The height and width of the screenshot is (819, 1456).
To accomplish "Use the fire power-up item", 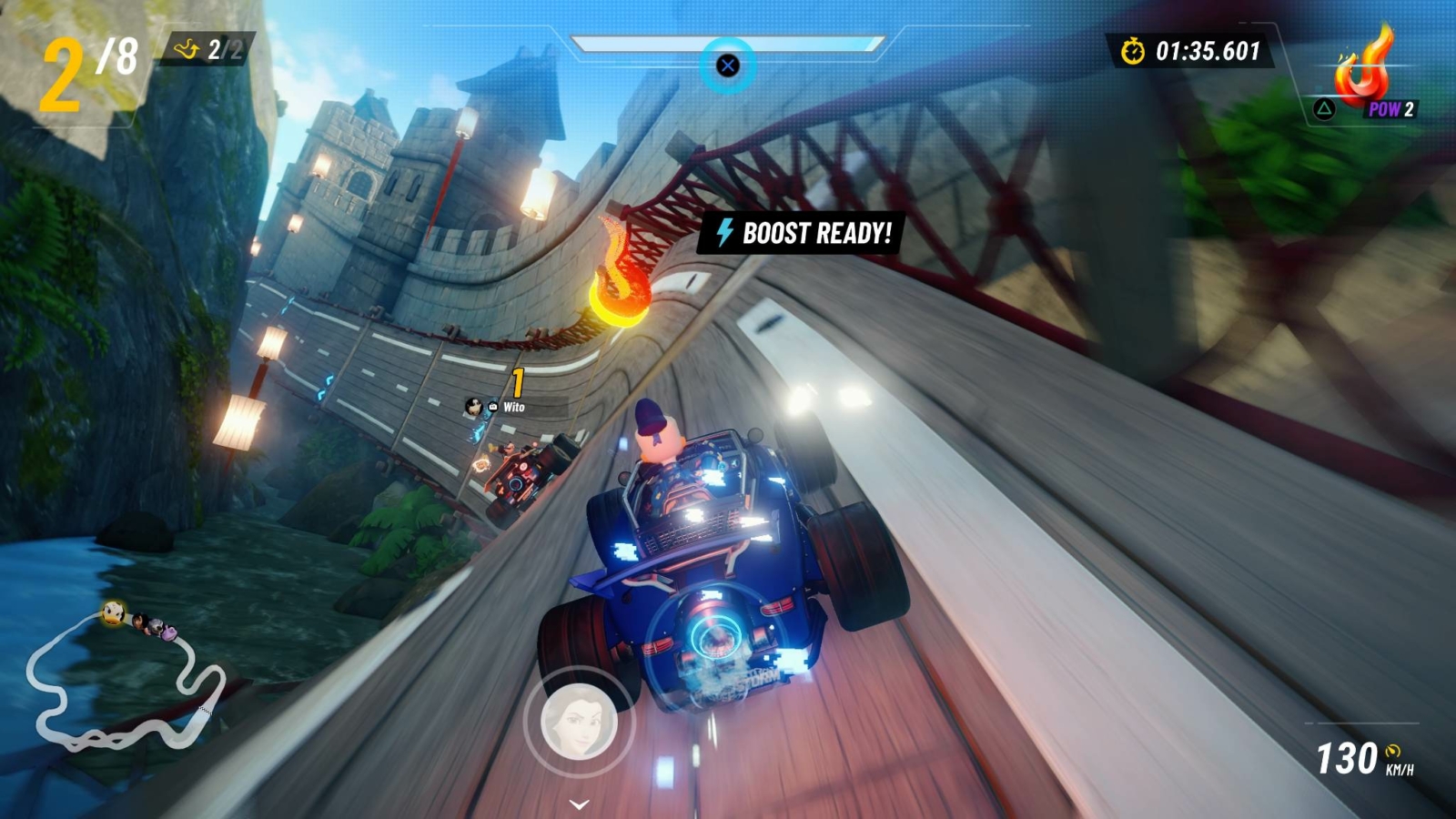I will click(1362, 70).
